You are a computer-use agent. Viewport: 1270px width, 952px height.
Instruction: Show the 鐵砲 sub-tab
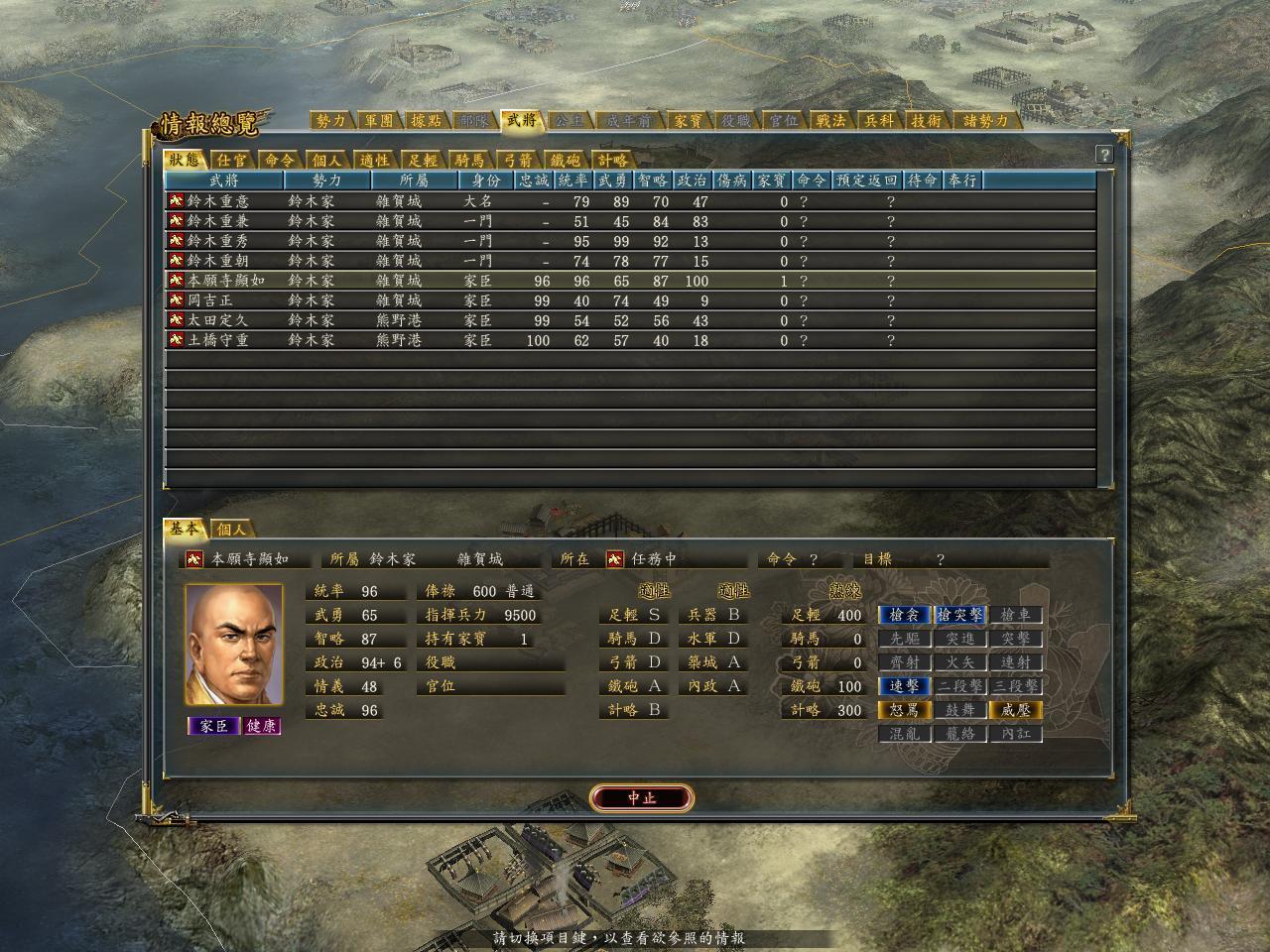coord(566,160)
